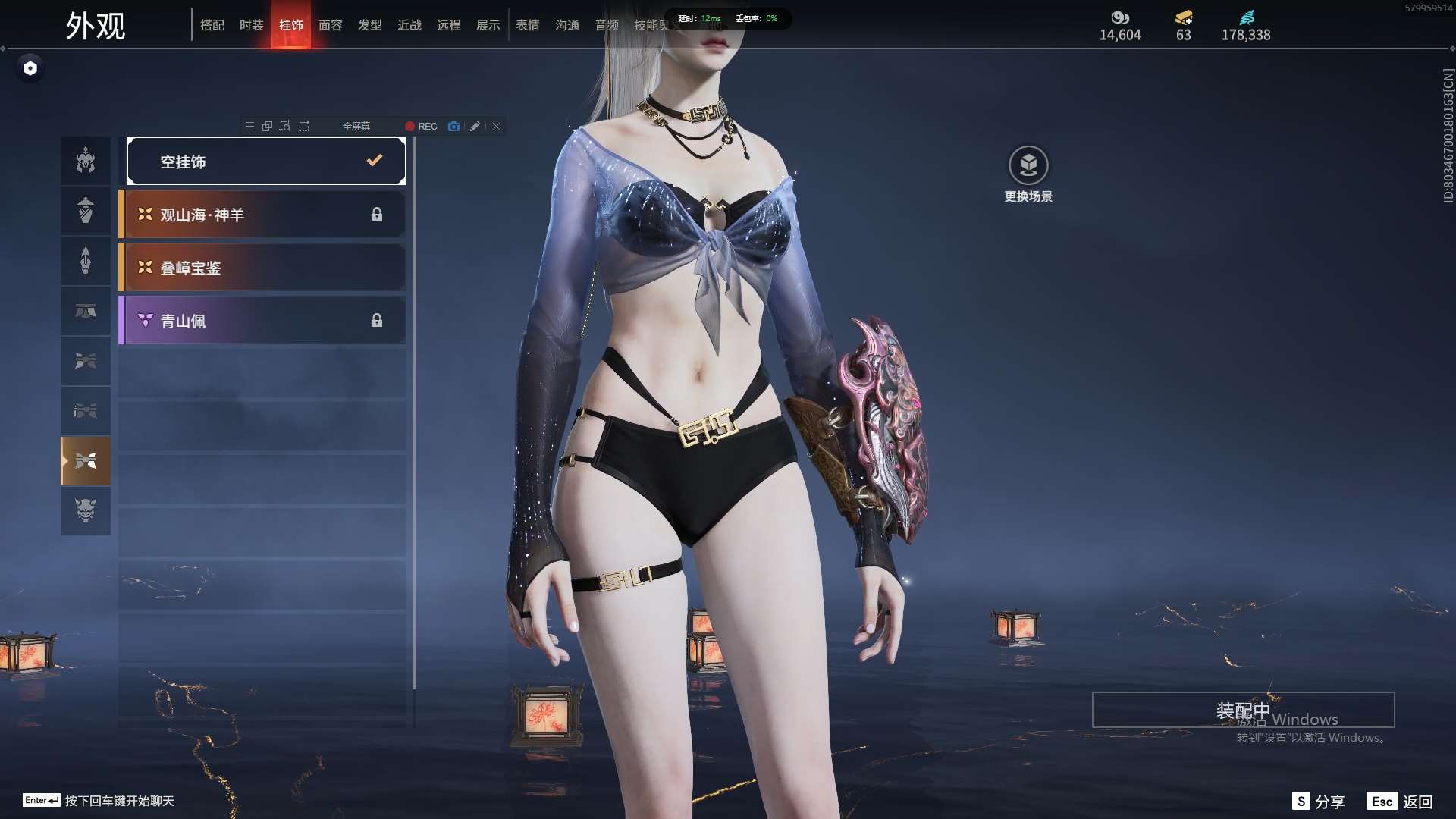The height and width of the screenshot is (819, 1456).
Task: Open the 近战 weapon tab
Action: pyautogui.click(x=409, y=25)
